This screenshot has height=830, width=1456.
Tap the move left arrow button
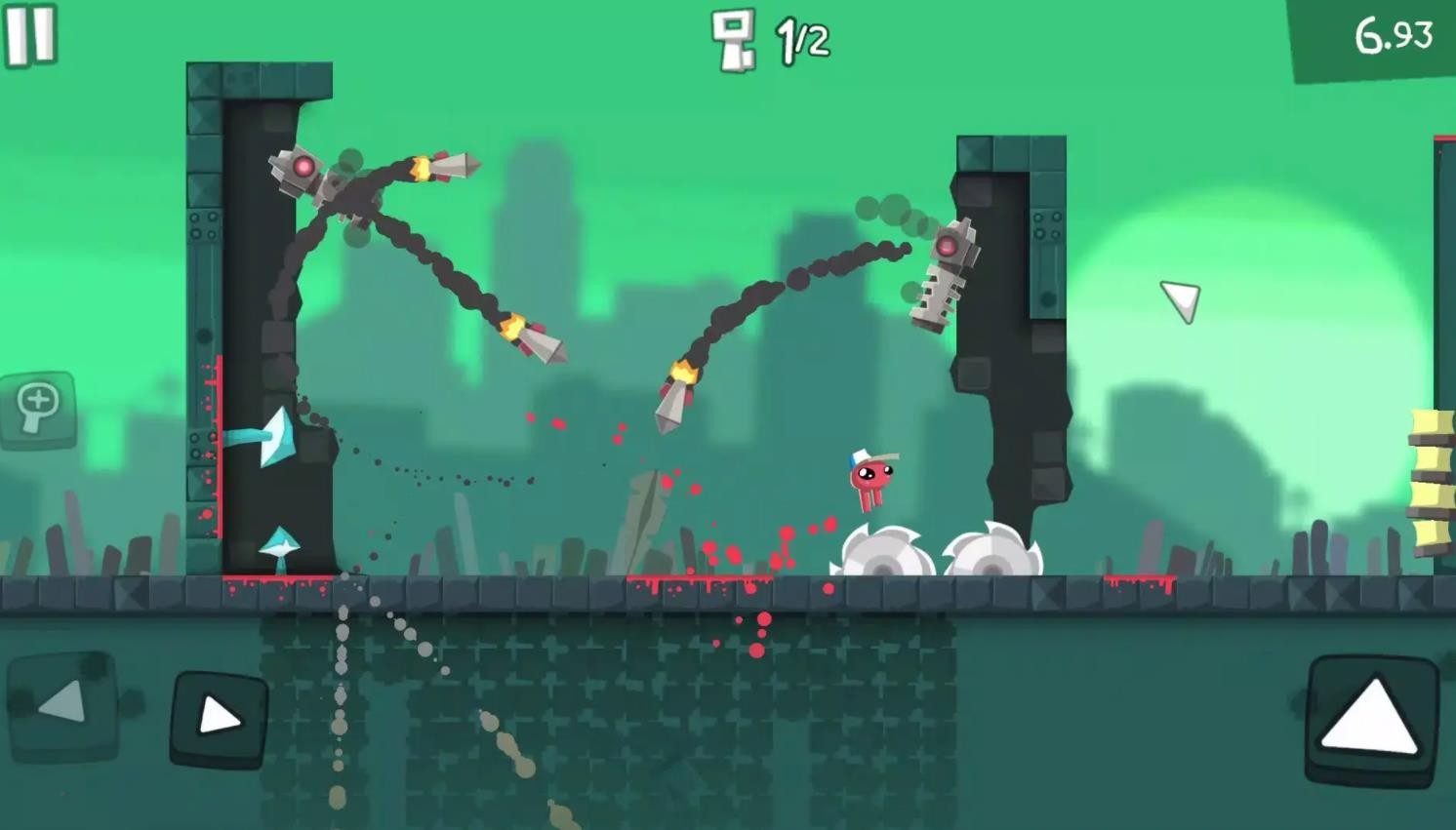[x=63, y=704]
